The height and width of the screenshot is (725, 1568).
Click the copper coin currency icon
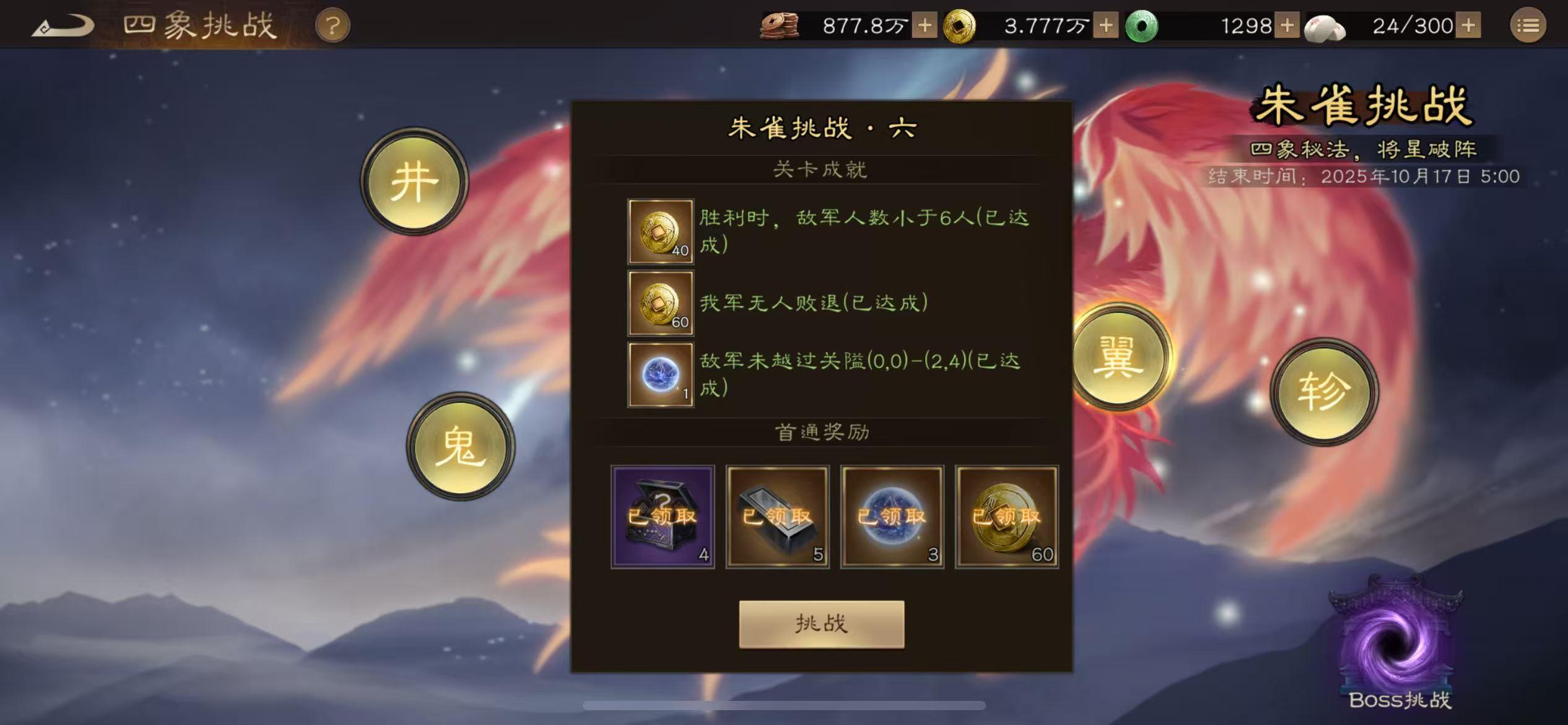click(x=779, y=25)
